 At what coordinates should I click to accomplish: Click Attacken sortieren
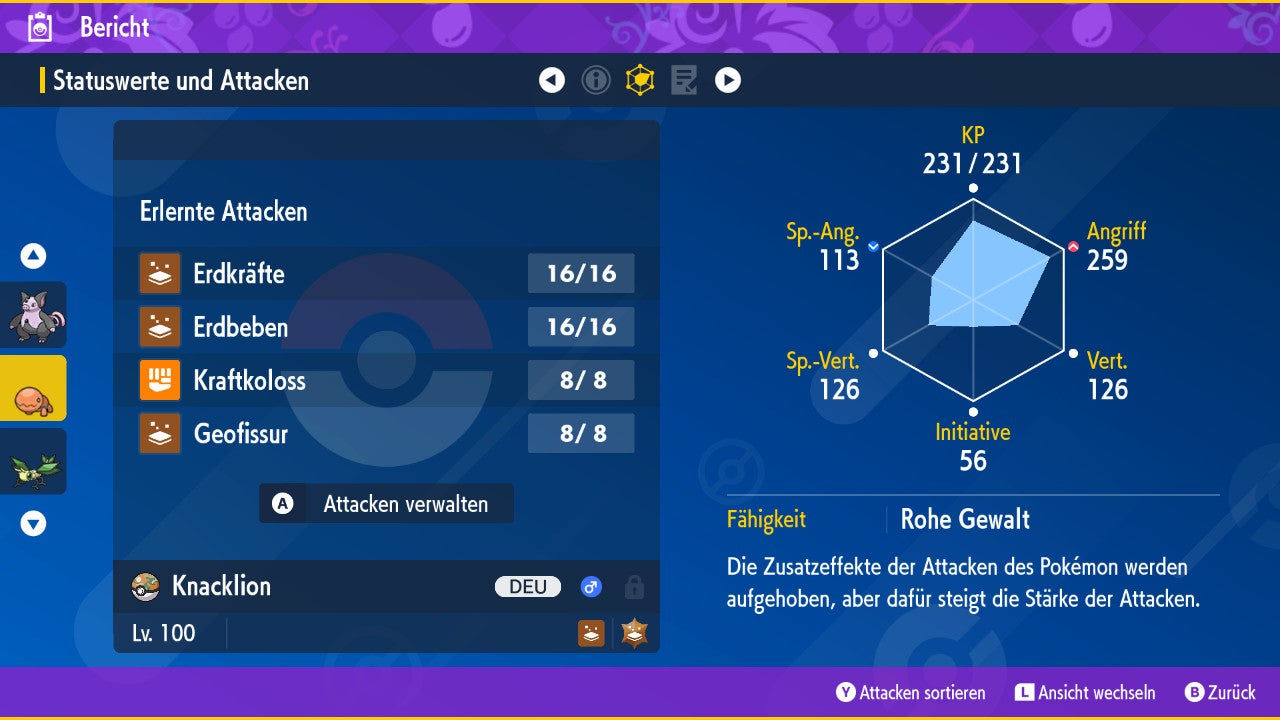(x=911, y=692)
